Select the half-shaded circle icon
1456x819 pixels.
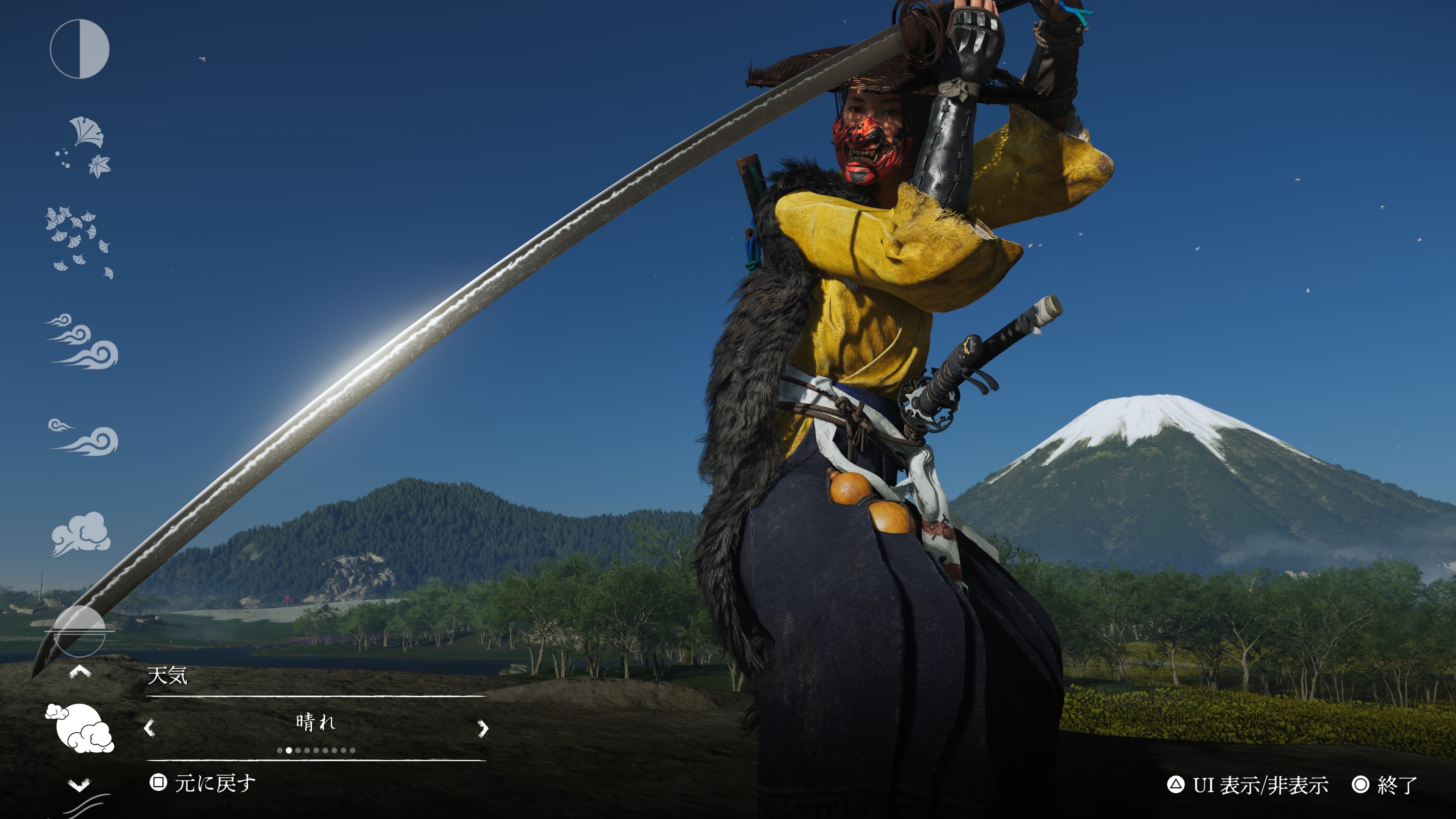pos(80,49)
